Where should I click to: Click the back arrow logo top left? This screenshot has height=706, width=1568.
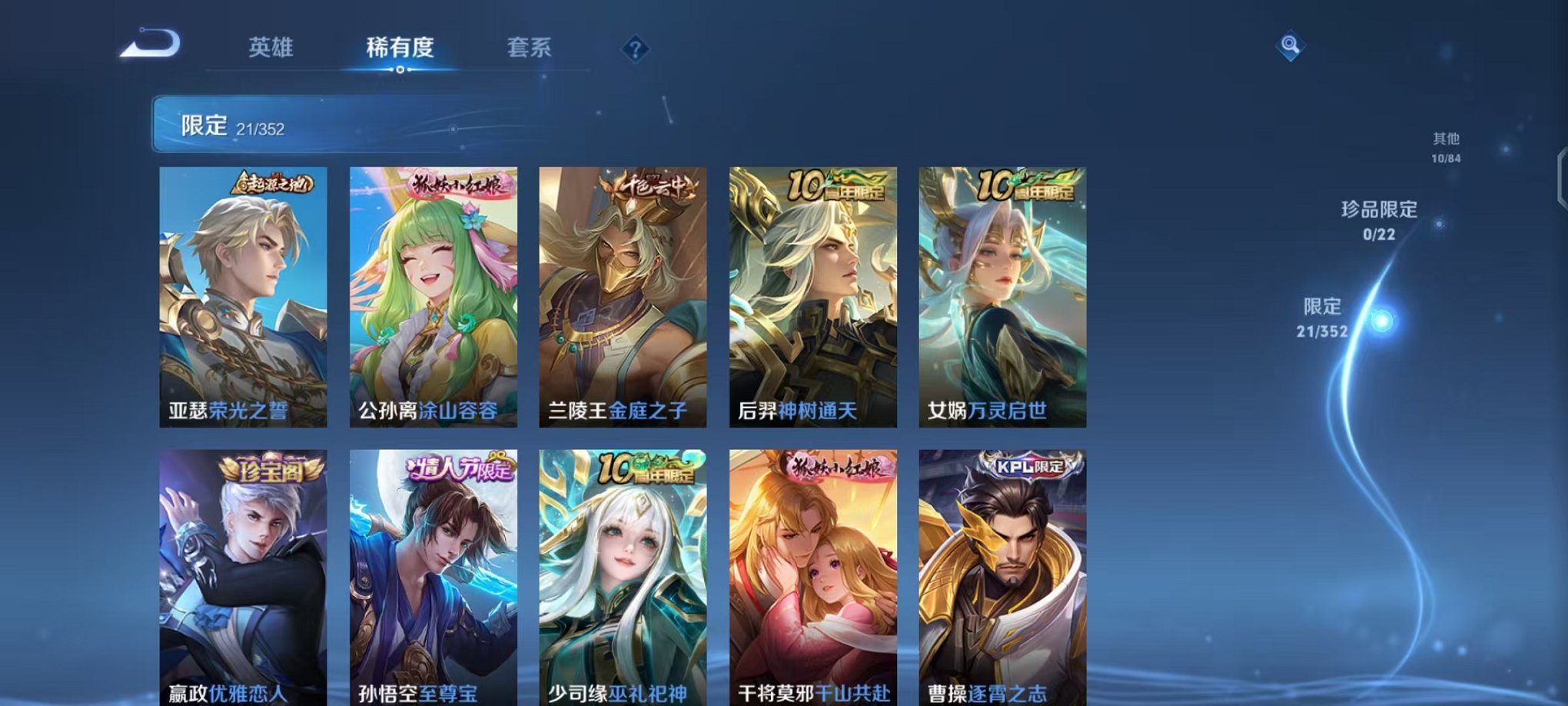[151, 44]
